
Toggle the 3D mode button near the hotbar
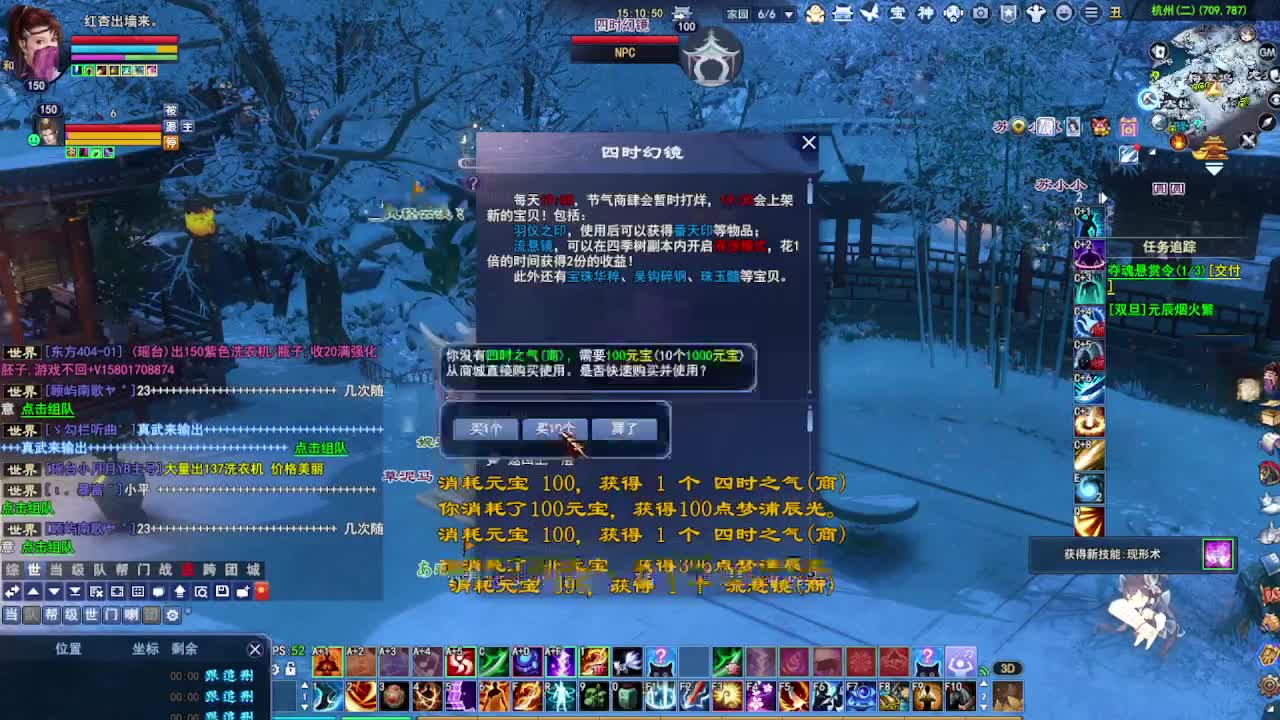pyautogui.click(x=1008, y=667)
